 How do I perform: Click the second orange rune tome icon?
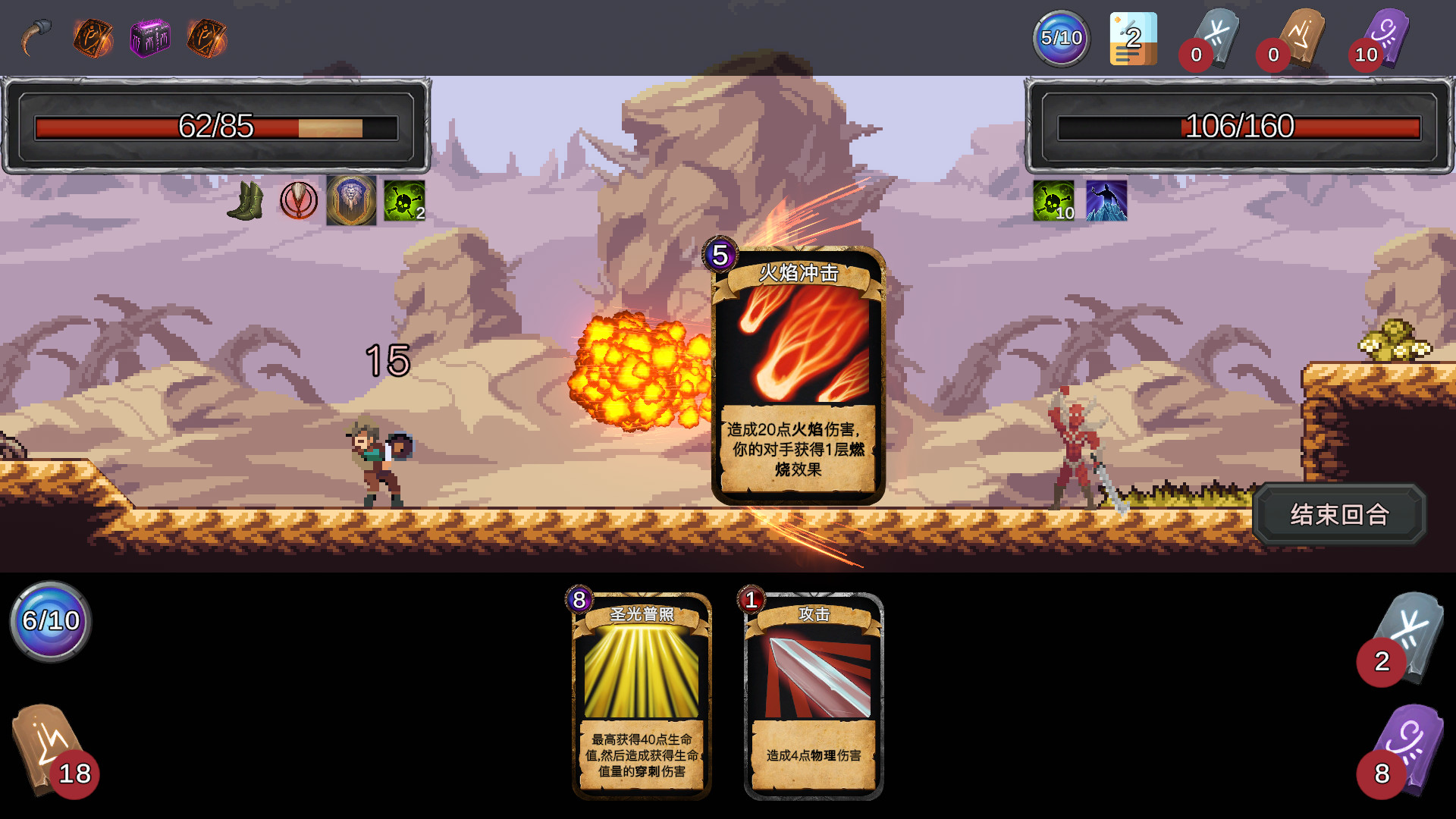206,36
